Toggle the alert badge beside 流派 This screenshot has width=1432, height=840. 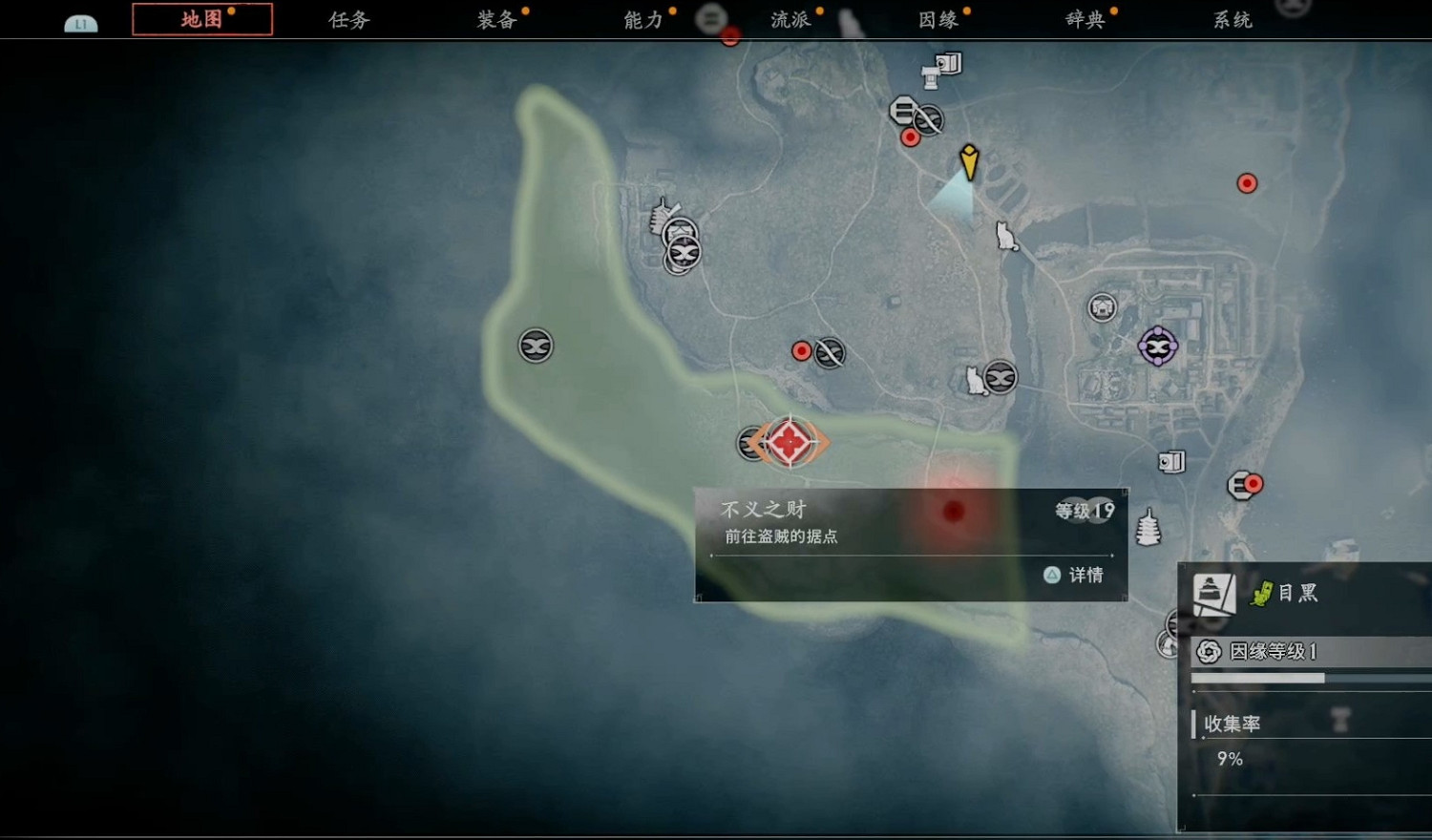pos(818,10)
